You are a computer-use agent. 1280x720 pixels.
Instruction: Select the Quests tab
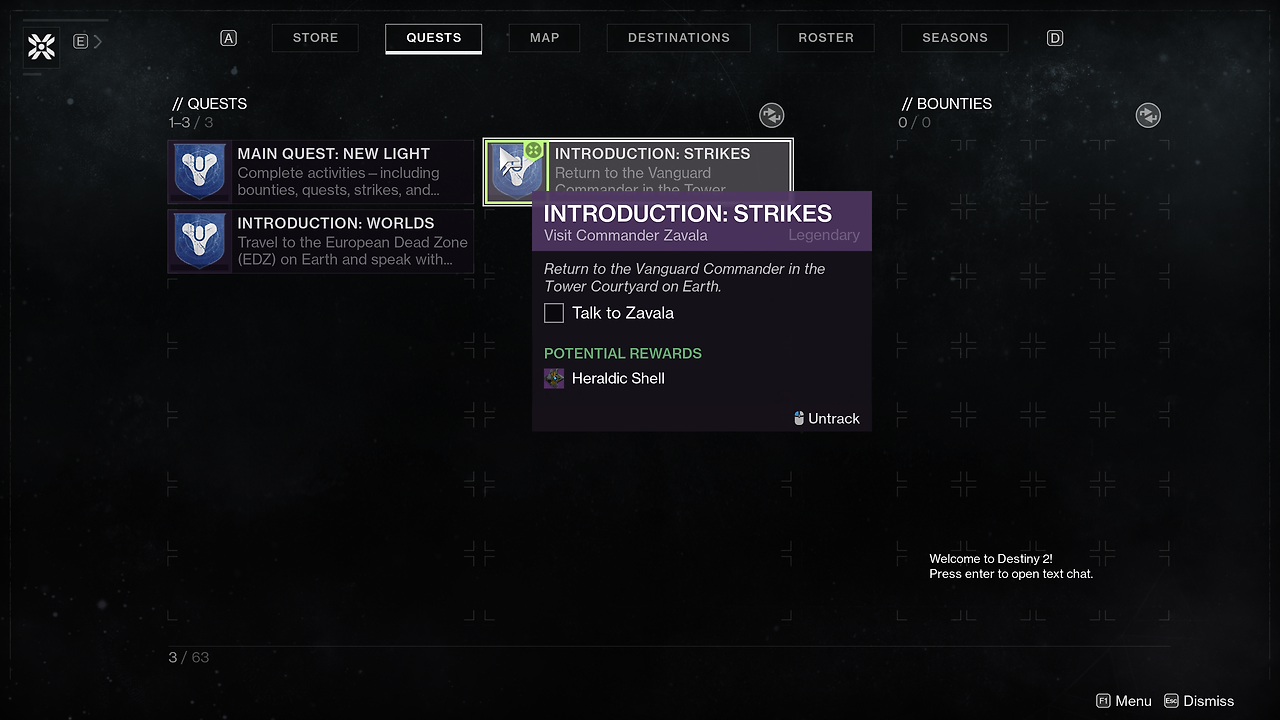click(433, 38)
